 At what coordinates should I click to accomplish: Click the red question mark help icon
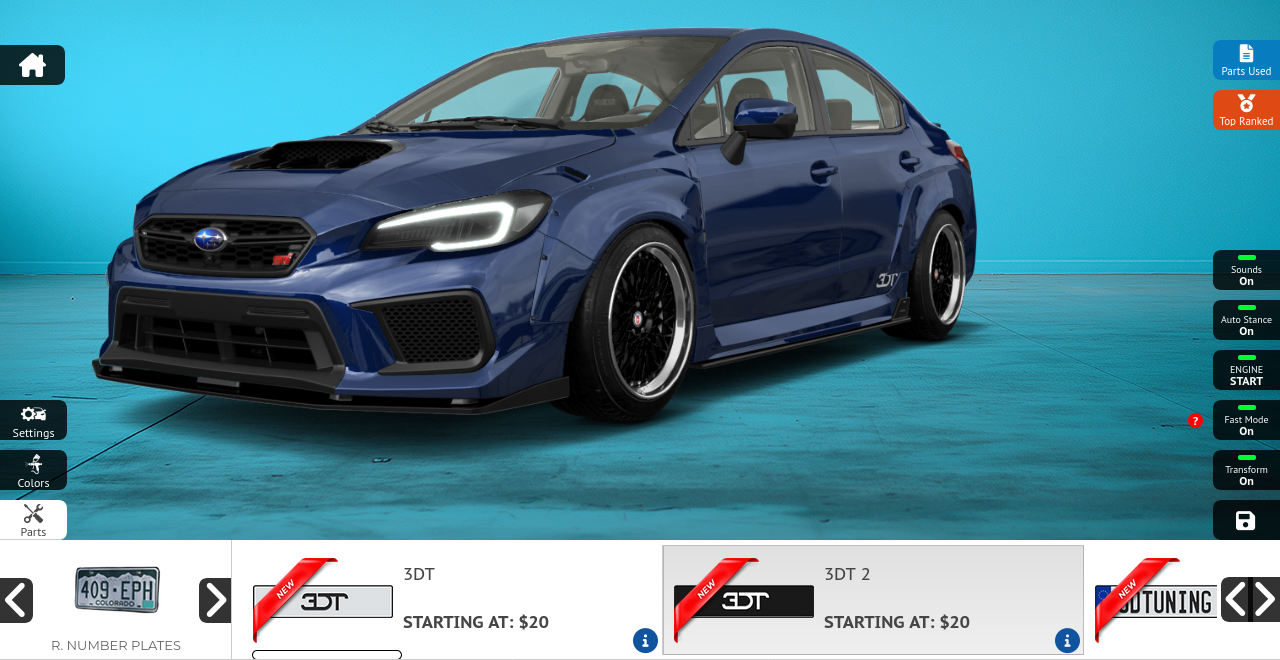(x=1195, y=421)
